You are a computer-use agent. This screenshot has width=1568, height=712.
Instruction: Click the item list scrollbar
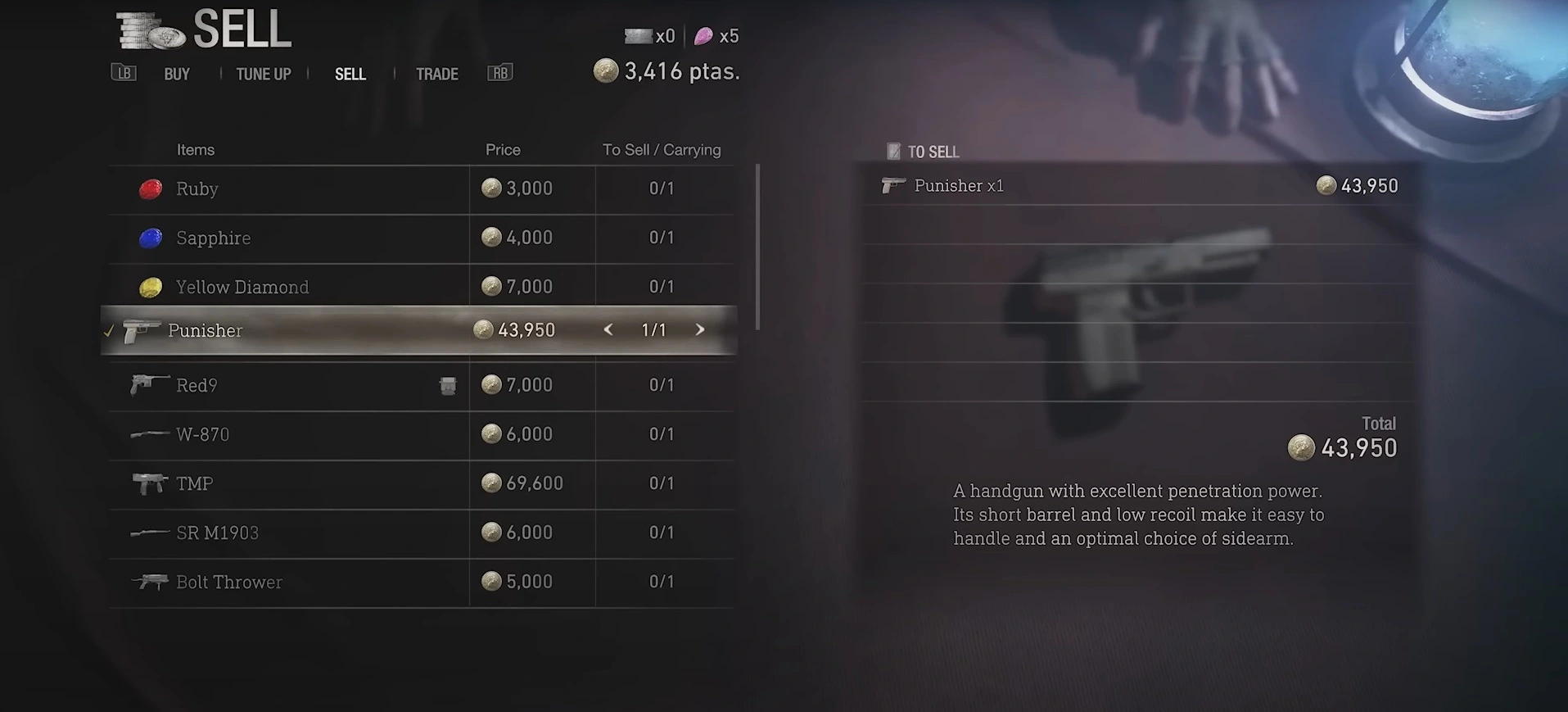click(758, 246)
